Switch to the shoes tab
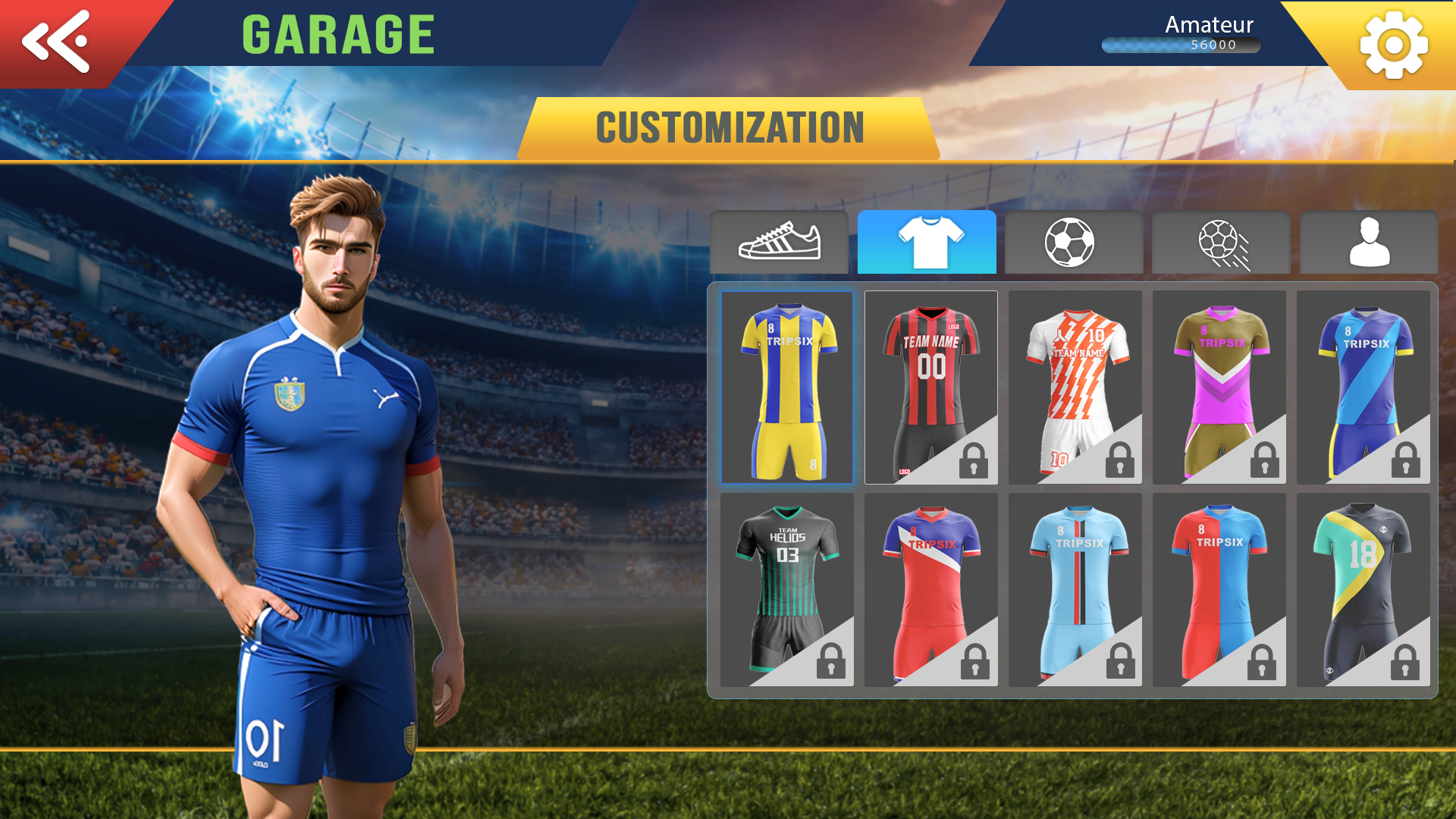 (x=779, y=243)
